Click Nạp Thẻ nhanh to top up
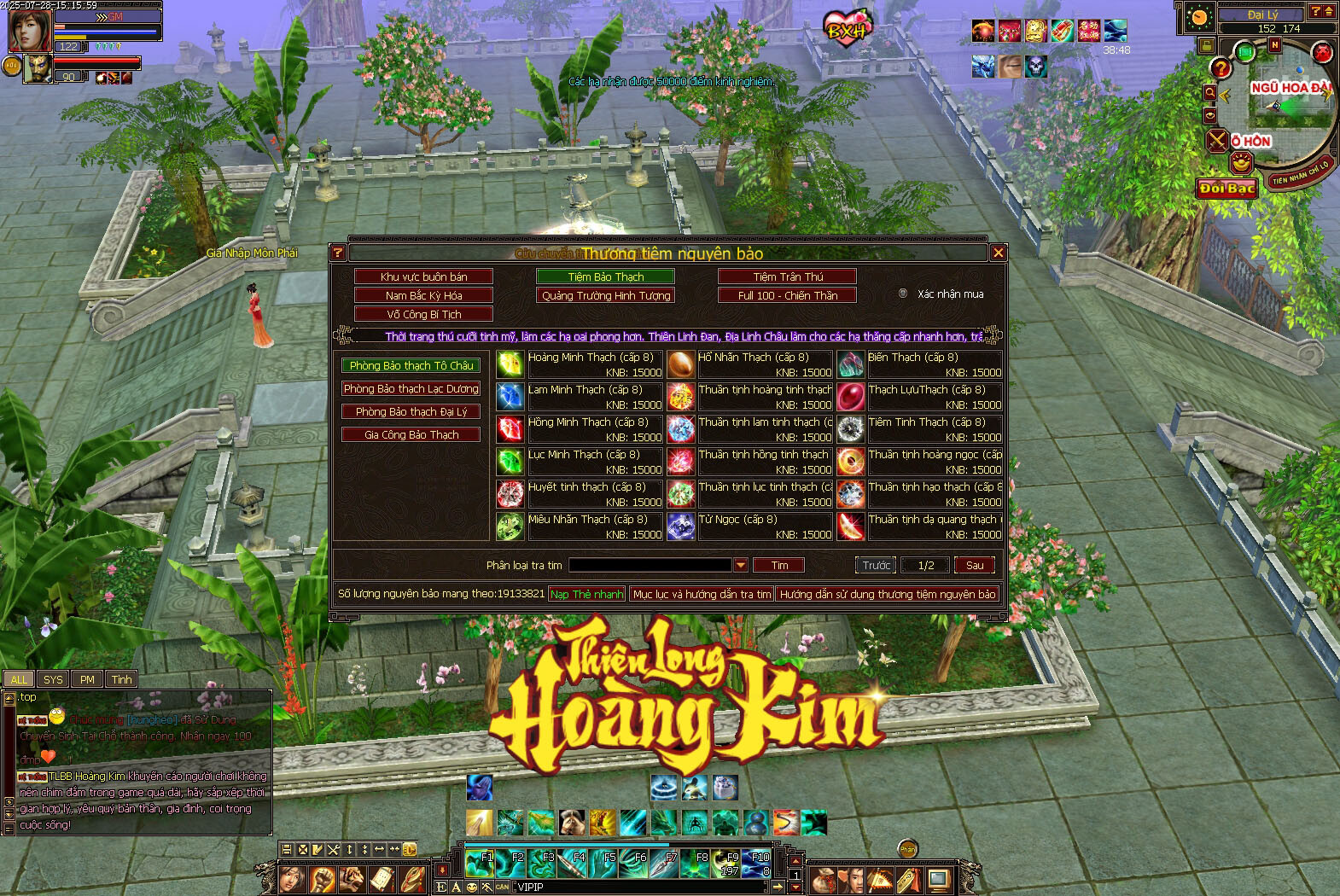The image size is (1340, 896). coord(586,594)
